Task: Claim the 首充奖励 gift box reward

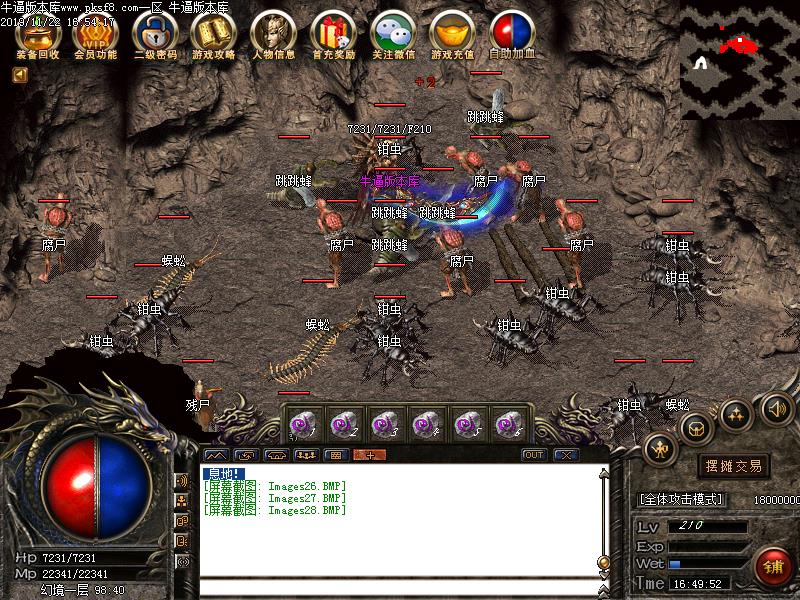Action: 332,33
